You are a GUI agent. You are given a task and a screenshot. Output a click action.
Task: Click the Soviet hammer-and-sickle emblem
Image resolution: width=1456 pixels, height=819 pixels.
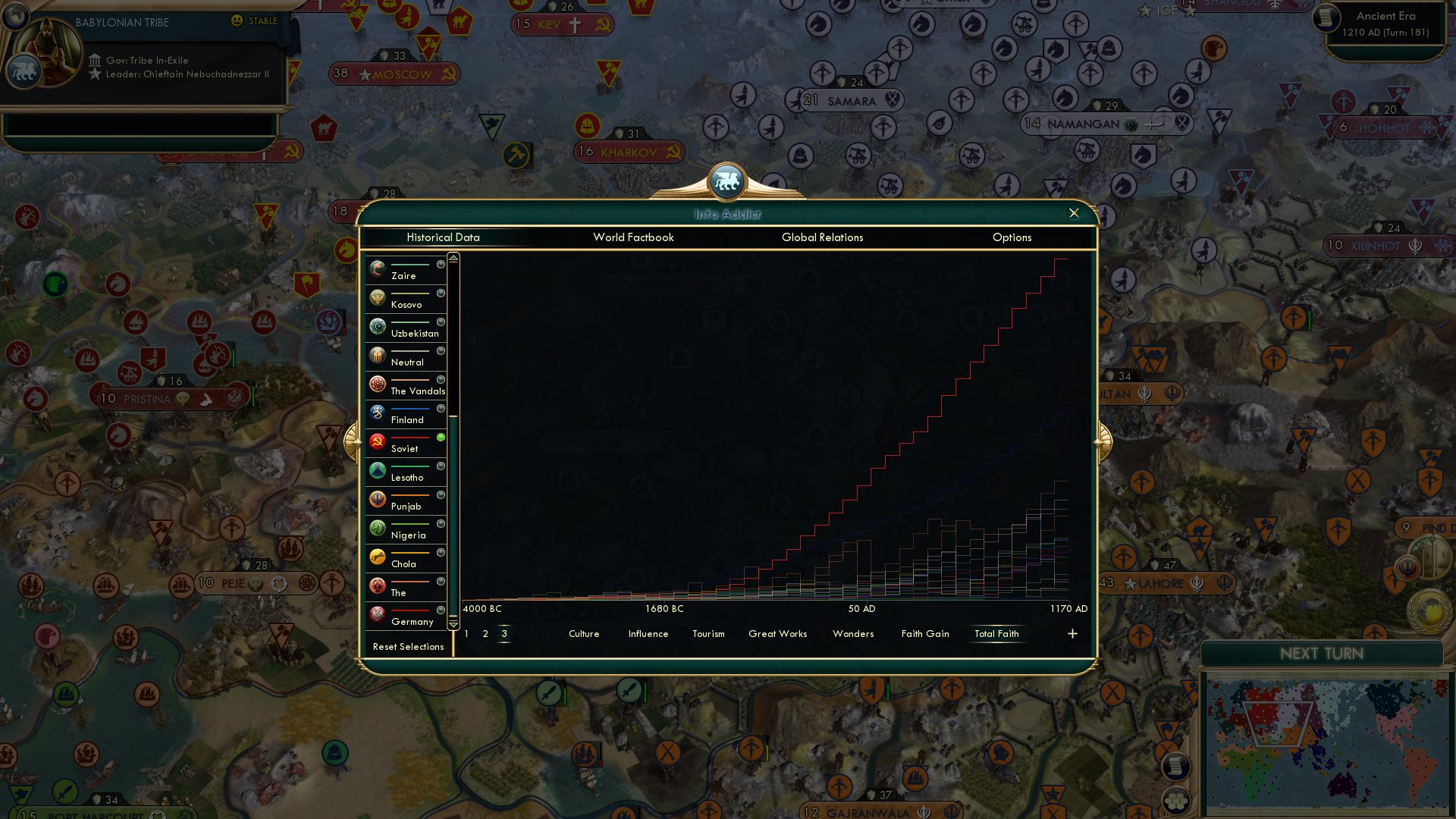(x=376, y=441)
